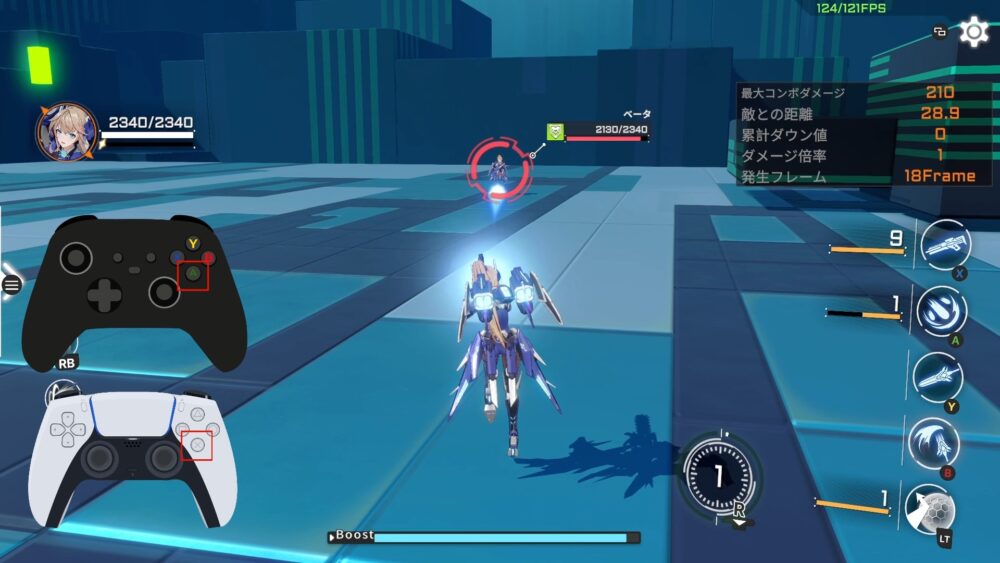The width and height of the screenshot is (1000, 563).
Task: Fire the rifle weapon skill
Action: pos(944,246)
